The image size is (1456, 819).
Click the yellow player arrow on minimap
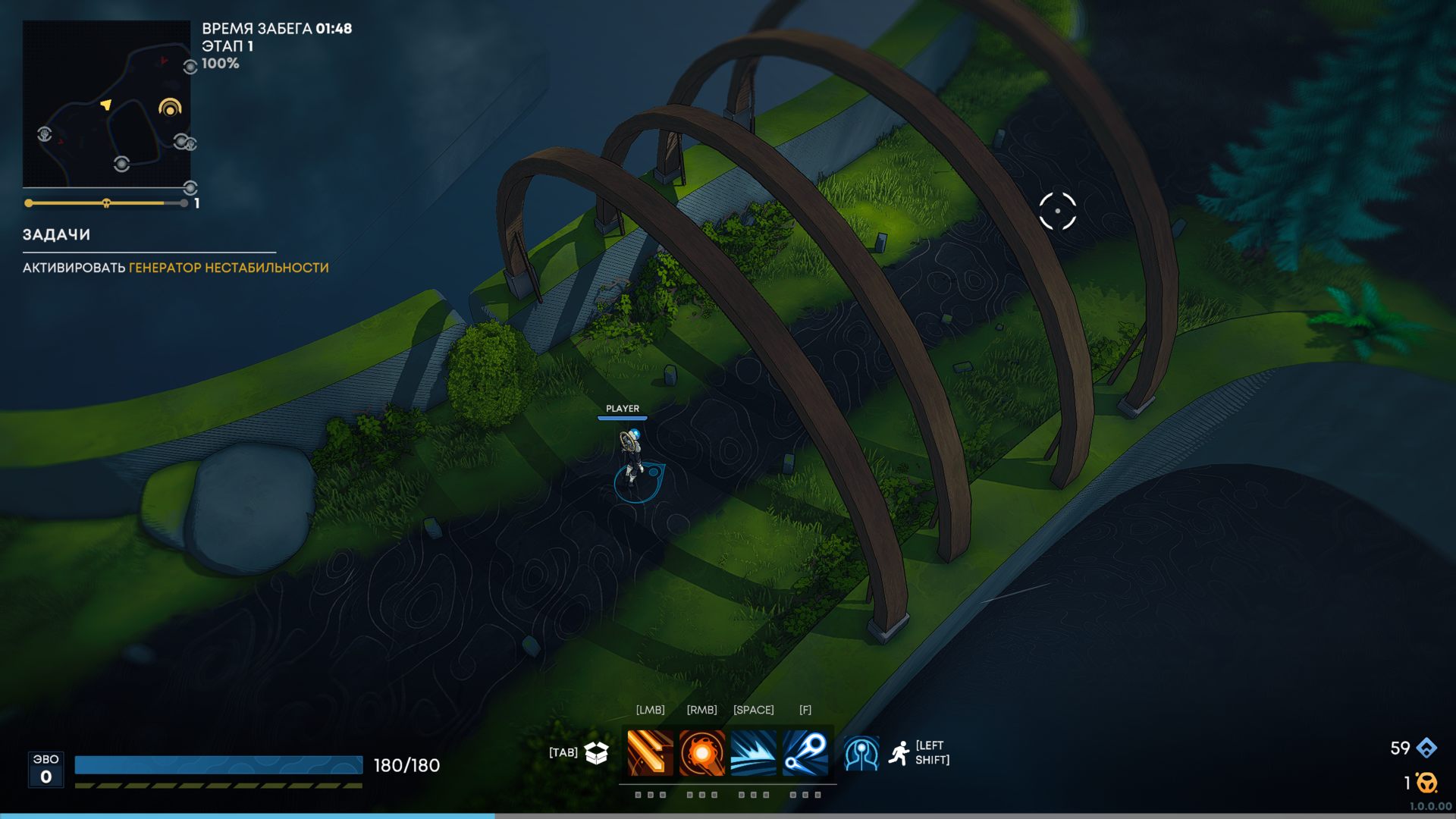[106, 104]
